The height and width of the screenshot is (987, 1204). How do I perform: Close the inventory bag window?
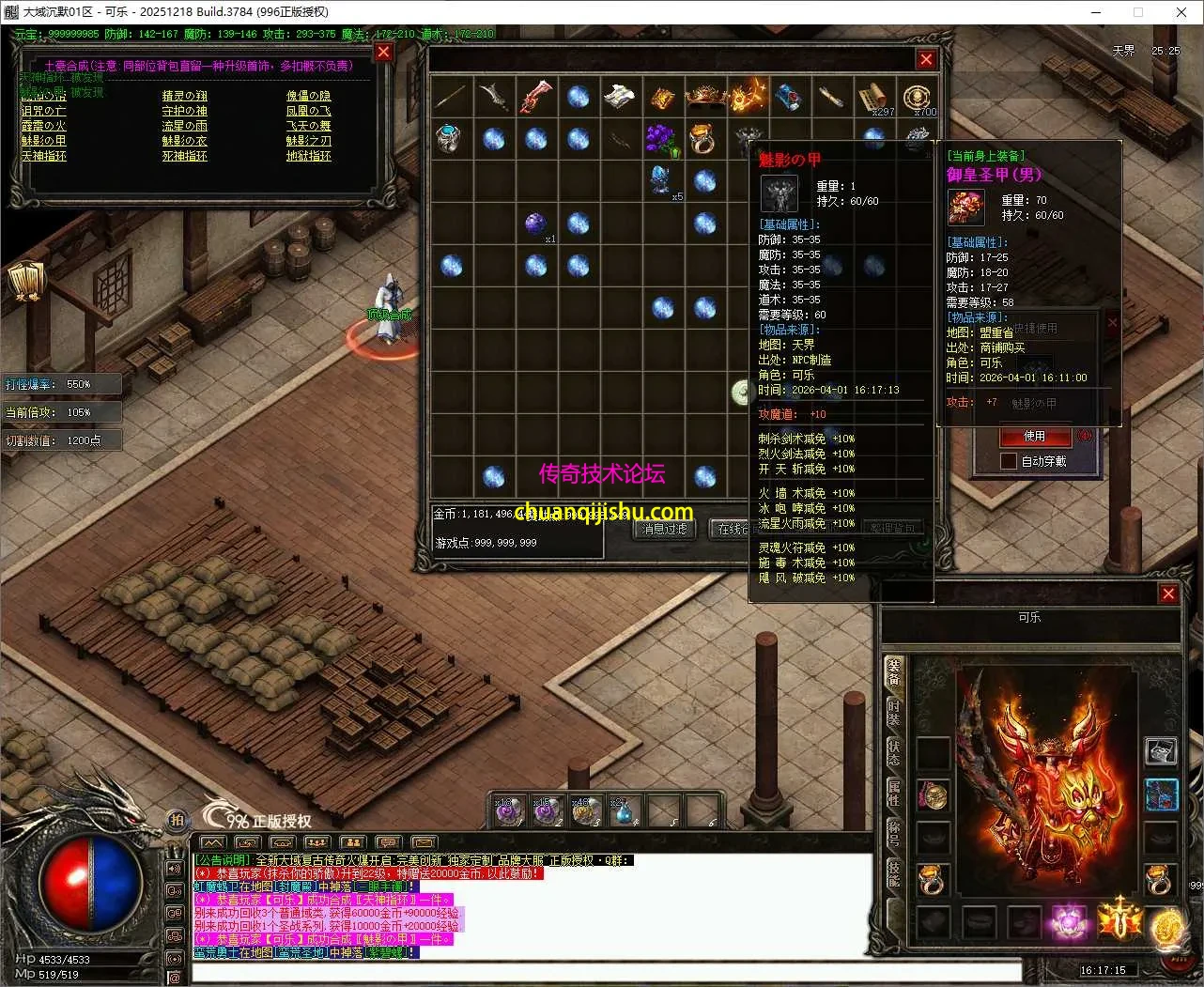926,59
